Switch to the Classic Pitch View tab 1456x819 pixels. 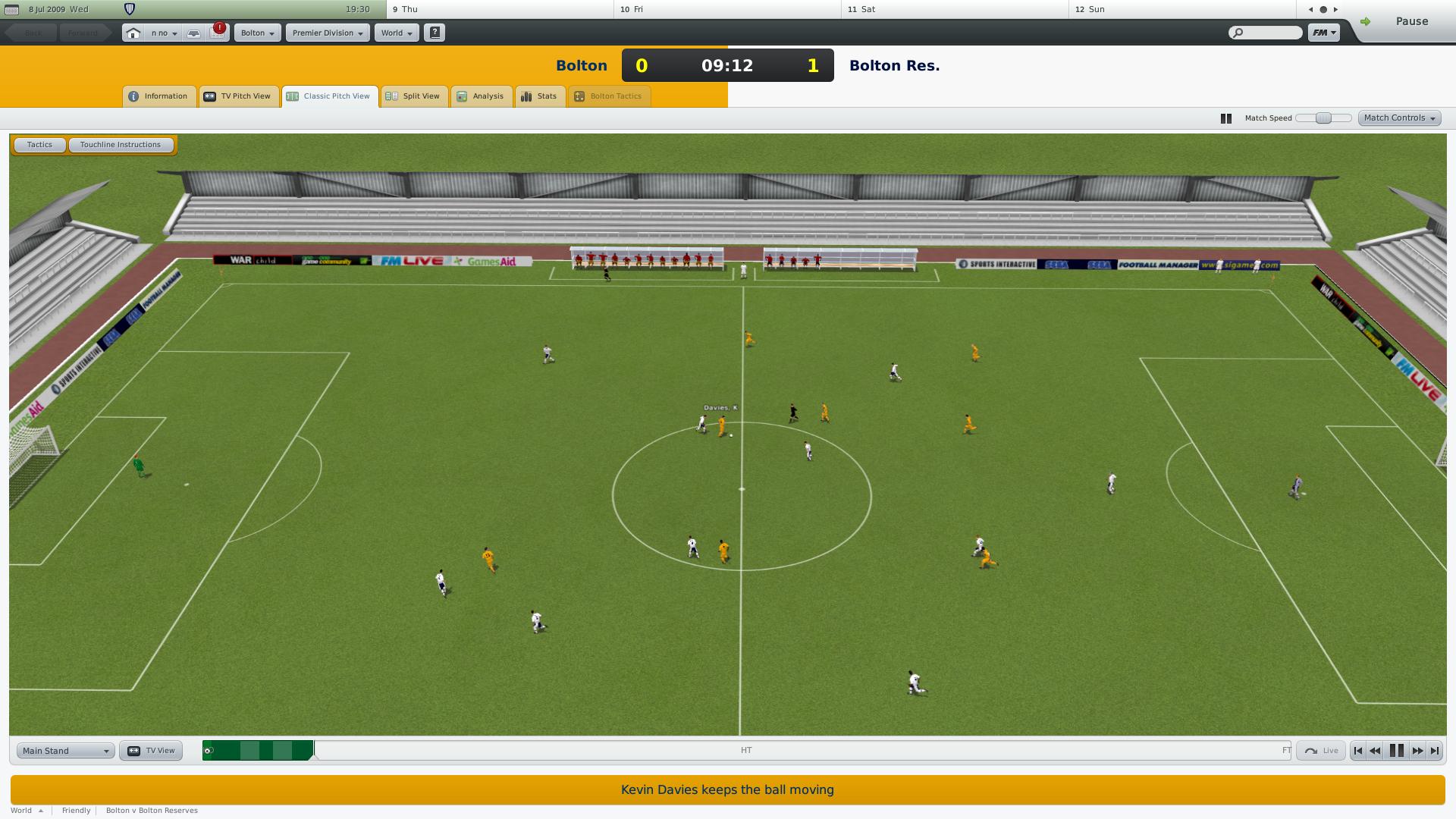[330, 96]
